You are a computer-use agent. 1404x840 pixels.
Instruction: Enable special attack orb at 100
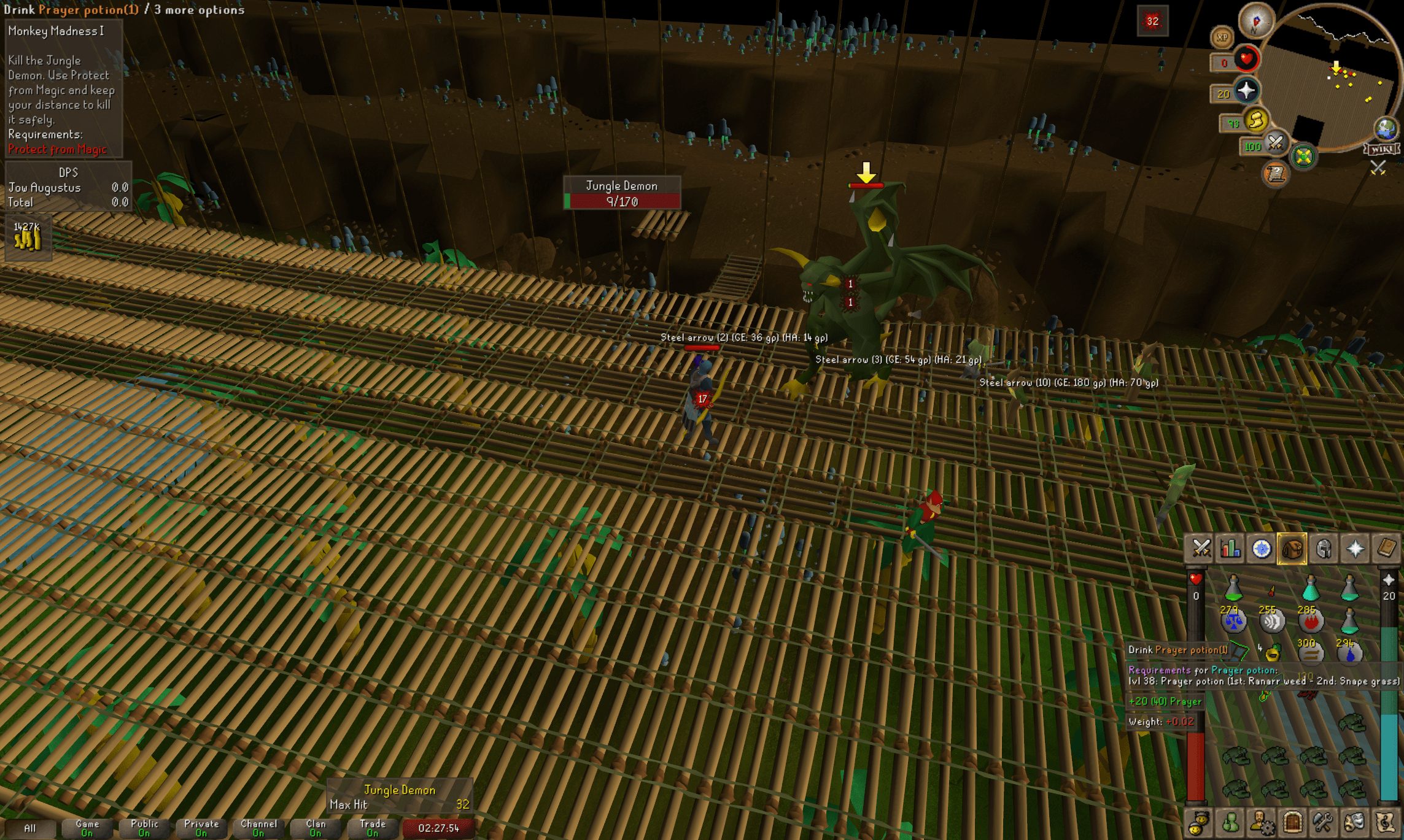pos(1276,144)
